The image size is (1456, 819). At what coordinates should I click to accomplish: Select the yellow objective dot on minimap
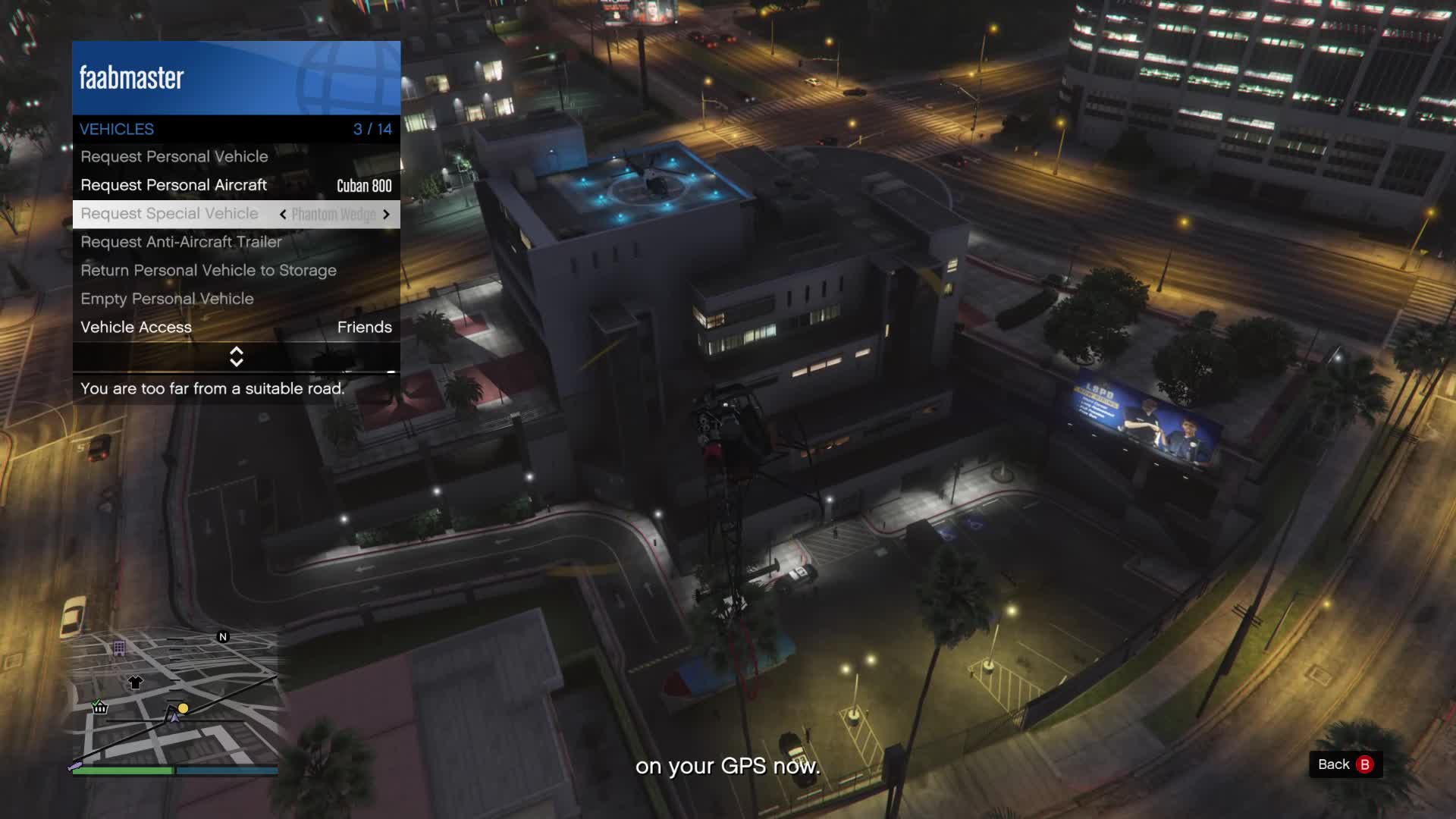(184, 708)
